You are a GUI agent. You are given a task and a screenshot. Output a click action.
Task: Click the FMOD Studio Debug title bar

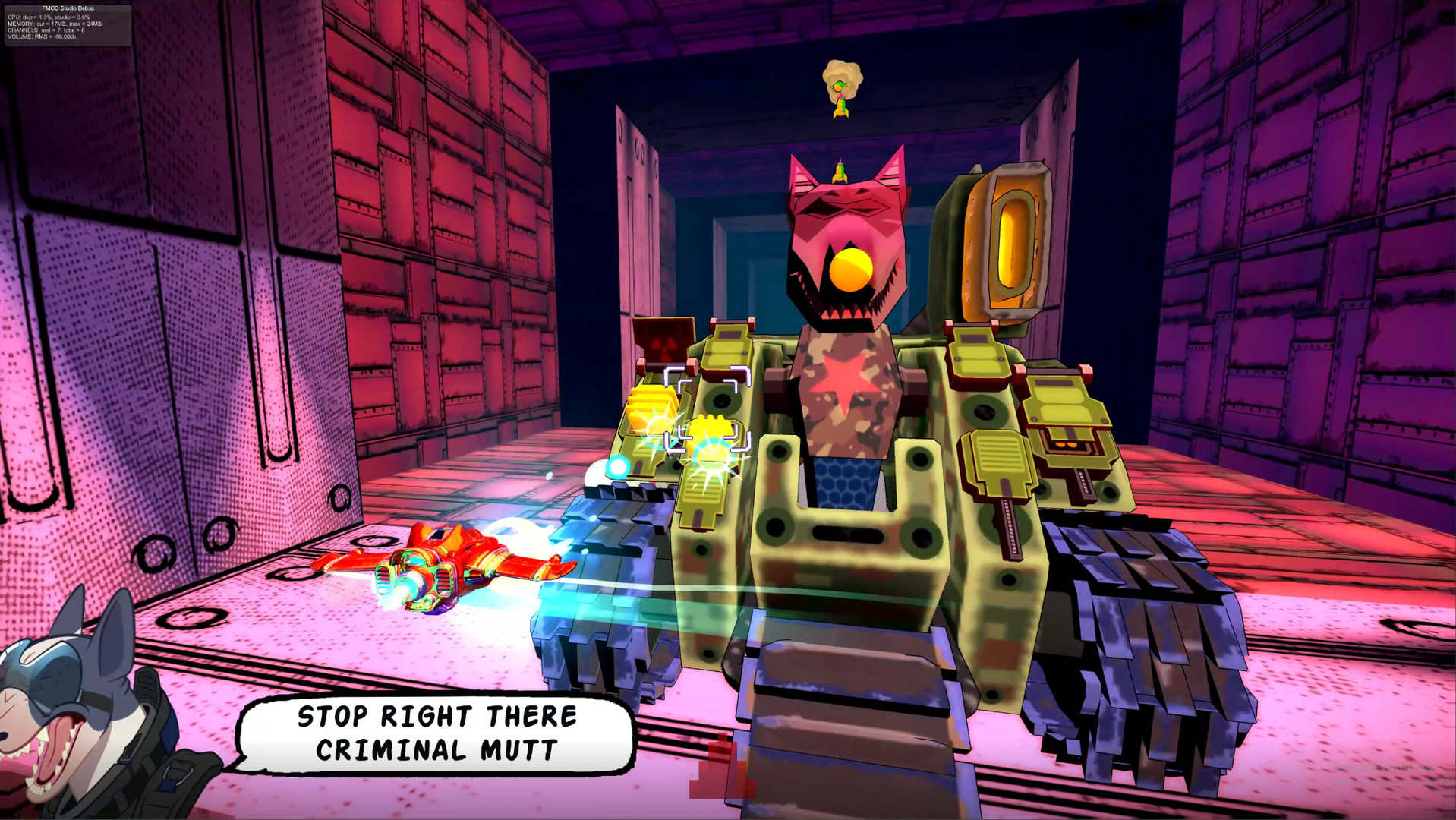[68, 8]
